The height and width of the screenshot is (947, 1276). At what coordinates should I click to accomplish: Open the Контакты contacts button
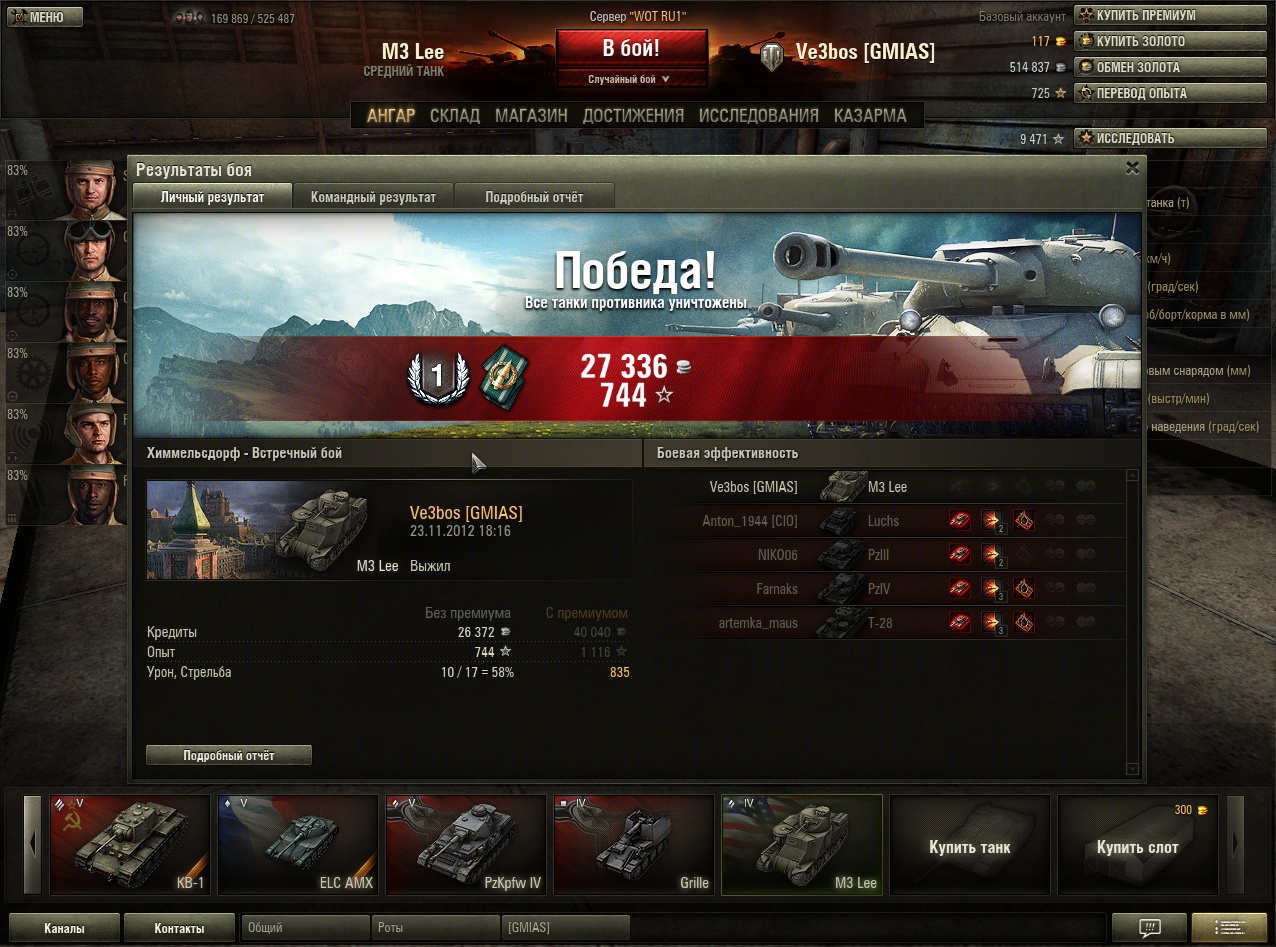click(x=179, y=928)
